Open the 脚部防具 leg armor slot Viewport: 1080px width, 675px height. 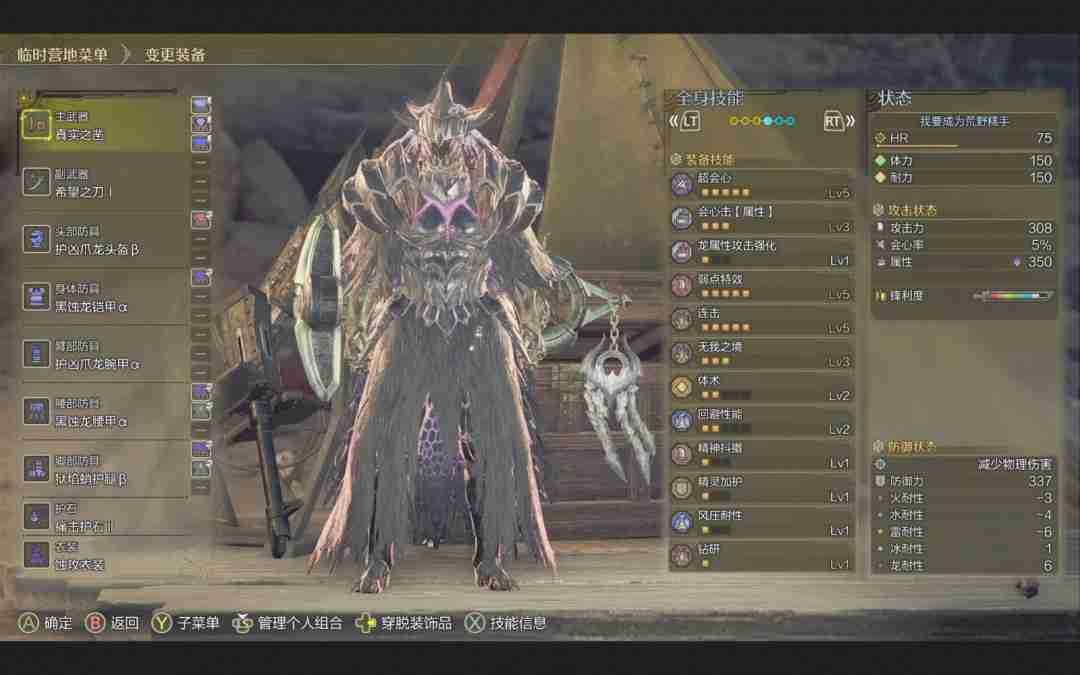pyautogui.click(x=103, y=469)
